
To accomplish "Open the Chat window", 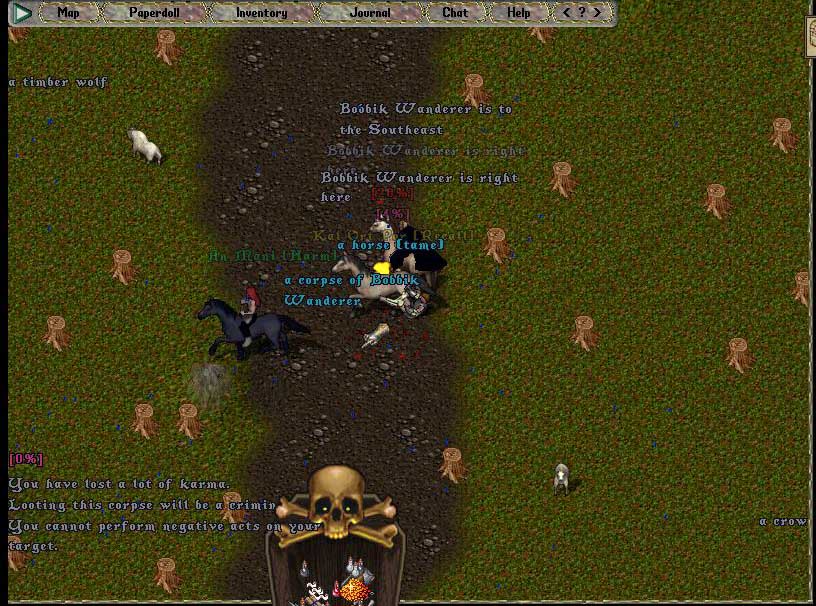I will tap(455, 13).
